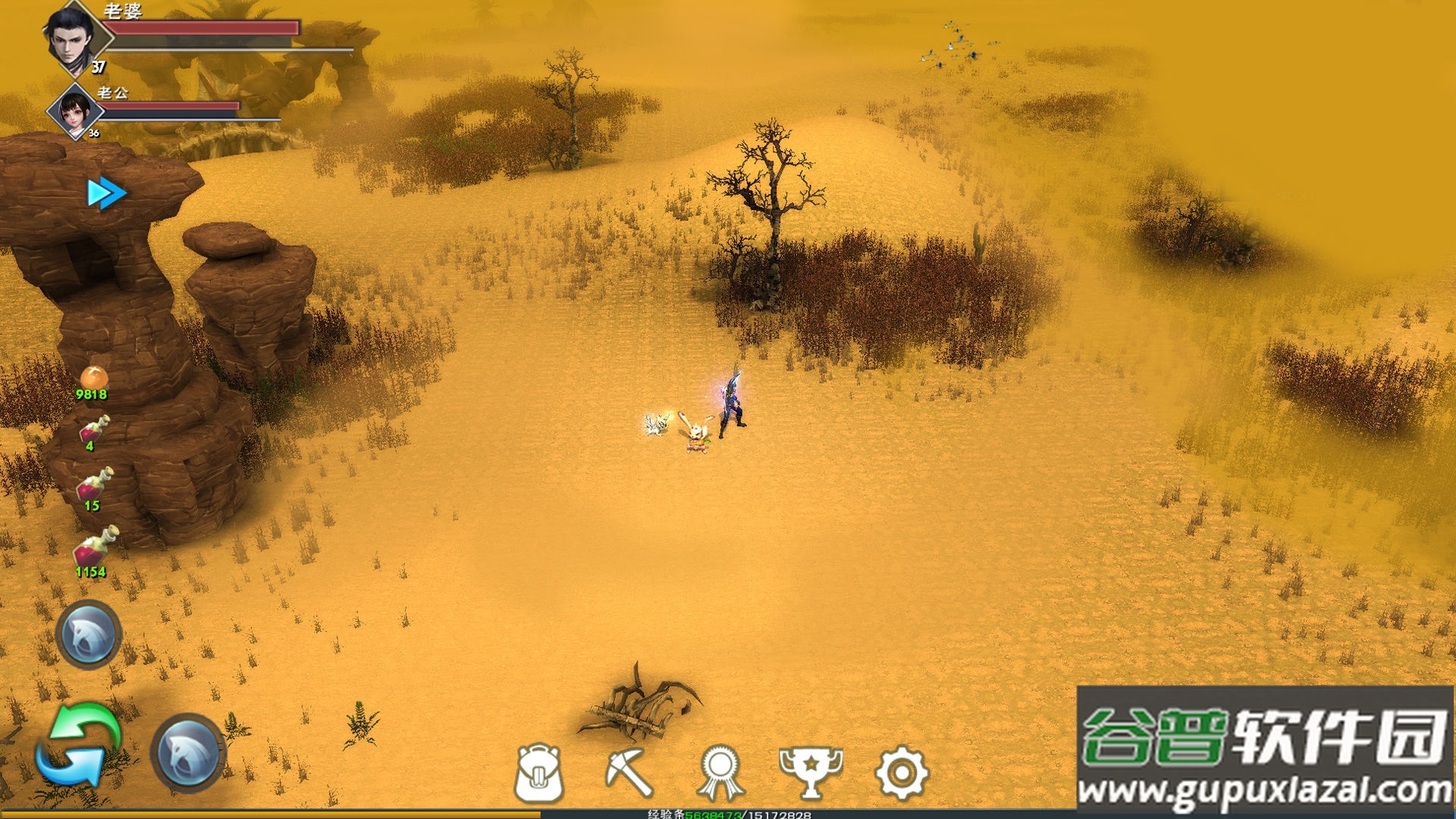
Task: Use the red potion with count 1154
Action: click(x=95, y=548)
